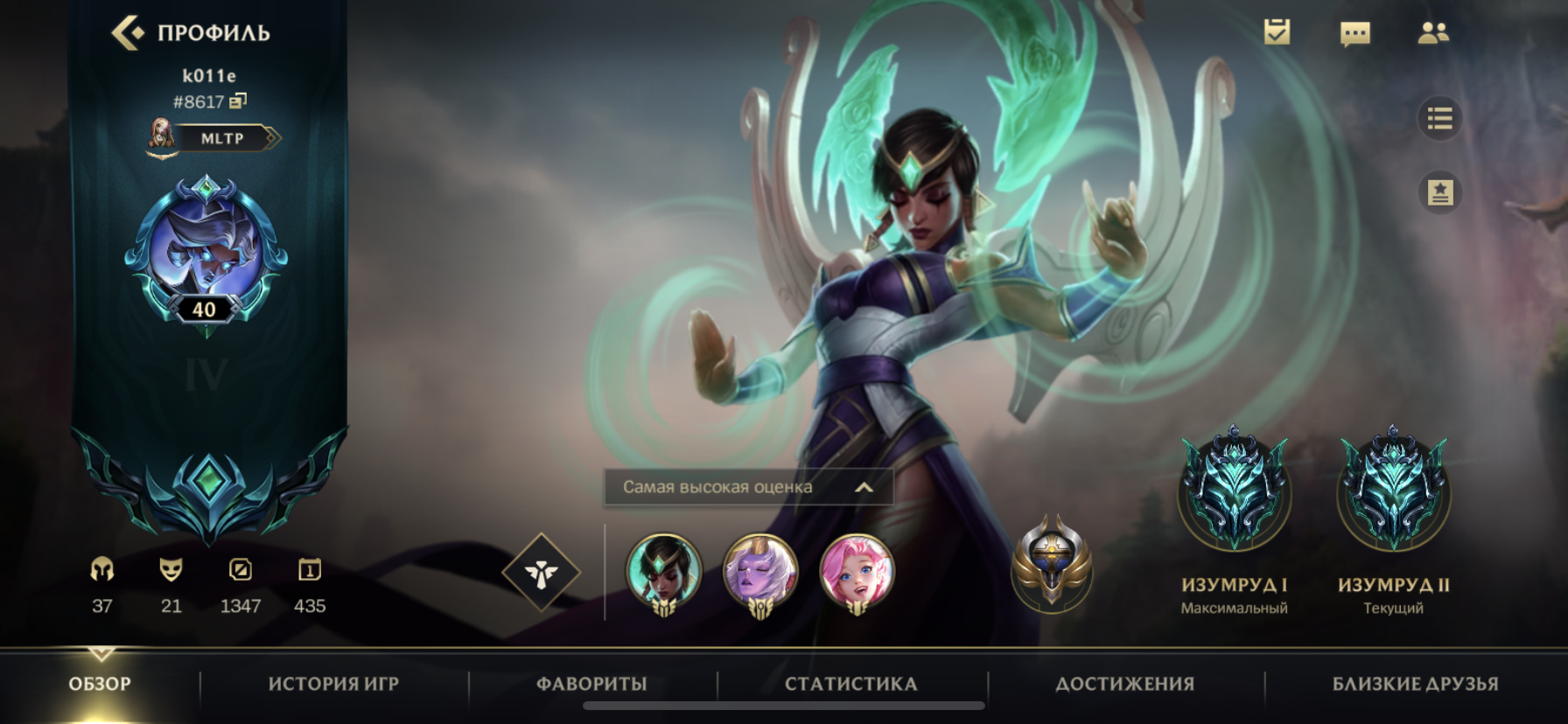Screen dimensions: 1568x724
Task: Open the friends list icon
Action: [x=1432, y=33]
